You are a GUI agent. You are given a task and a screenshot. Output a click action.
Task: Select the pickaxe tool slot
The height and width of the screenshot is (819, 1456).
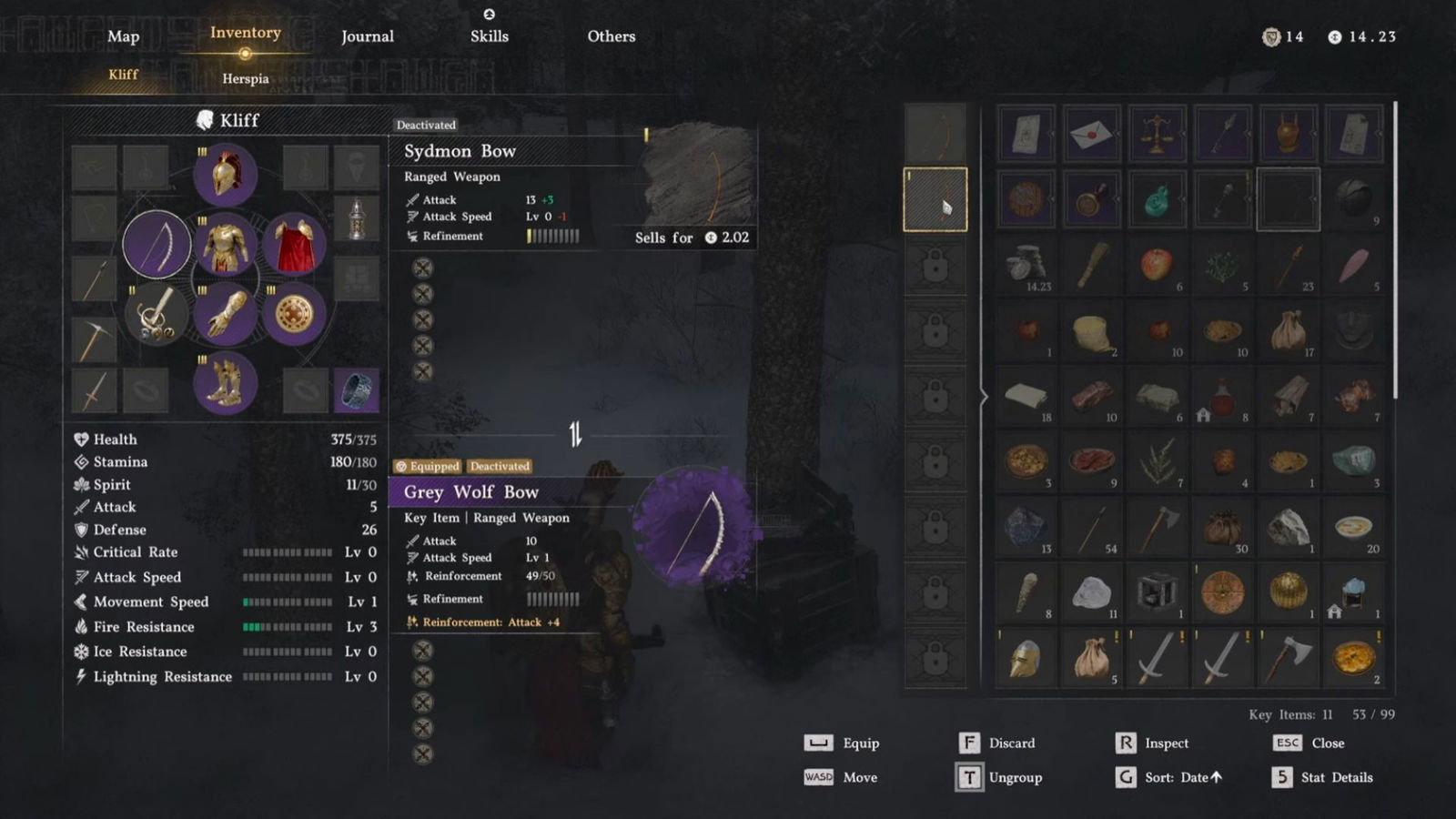point(94,339)
